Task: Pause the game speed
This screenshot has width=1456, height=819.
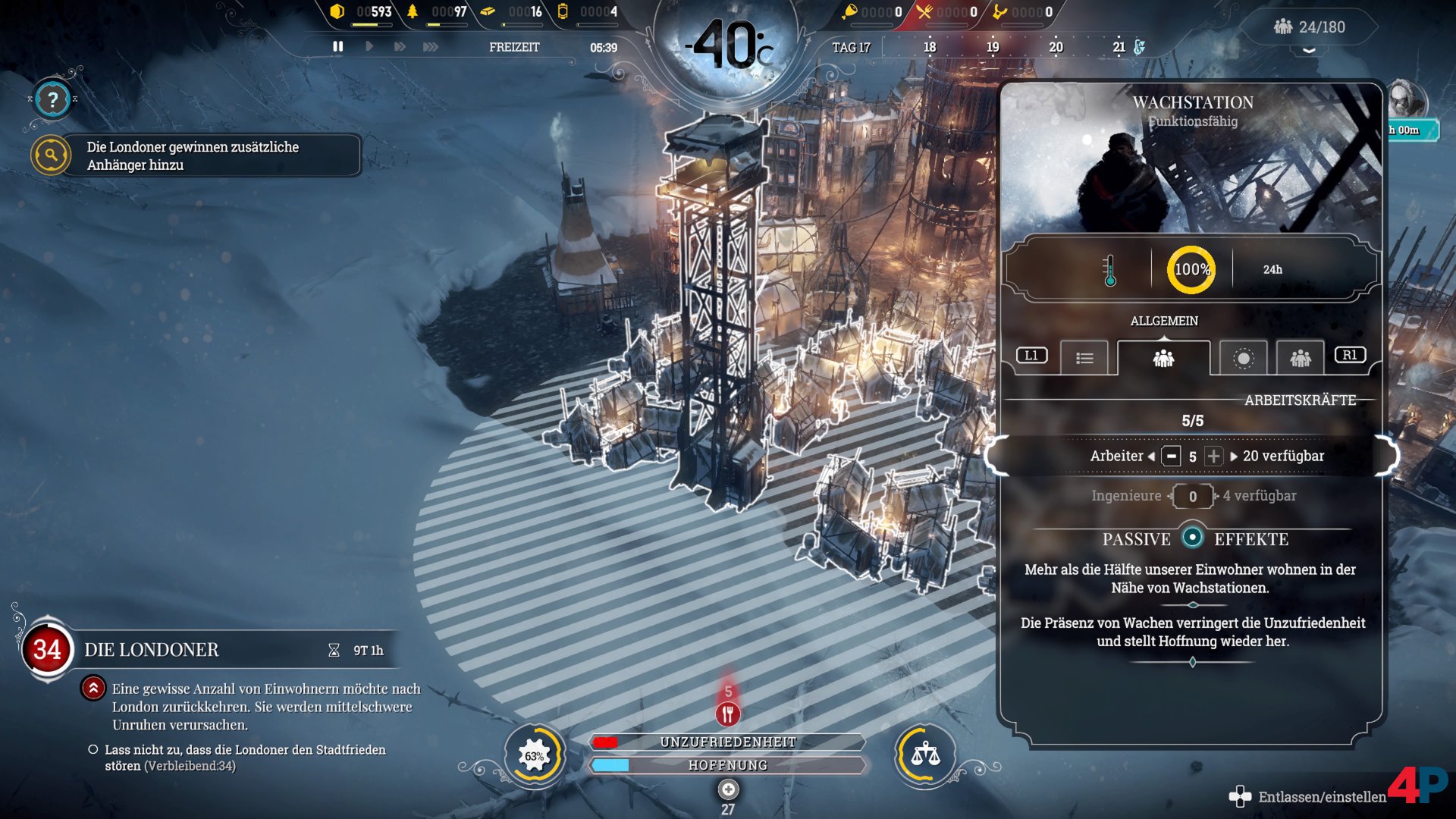Action: click(337, 46)
